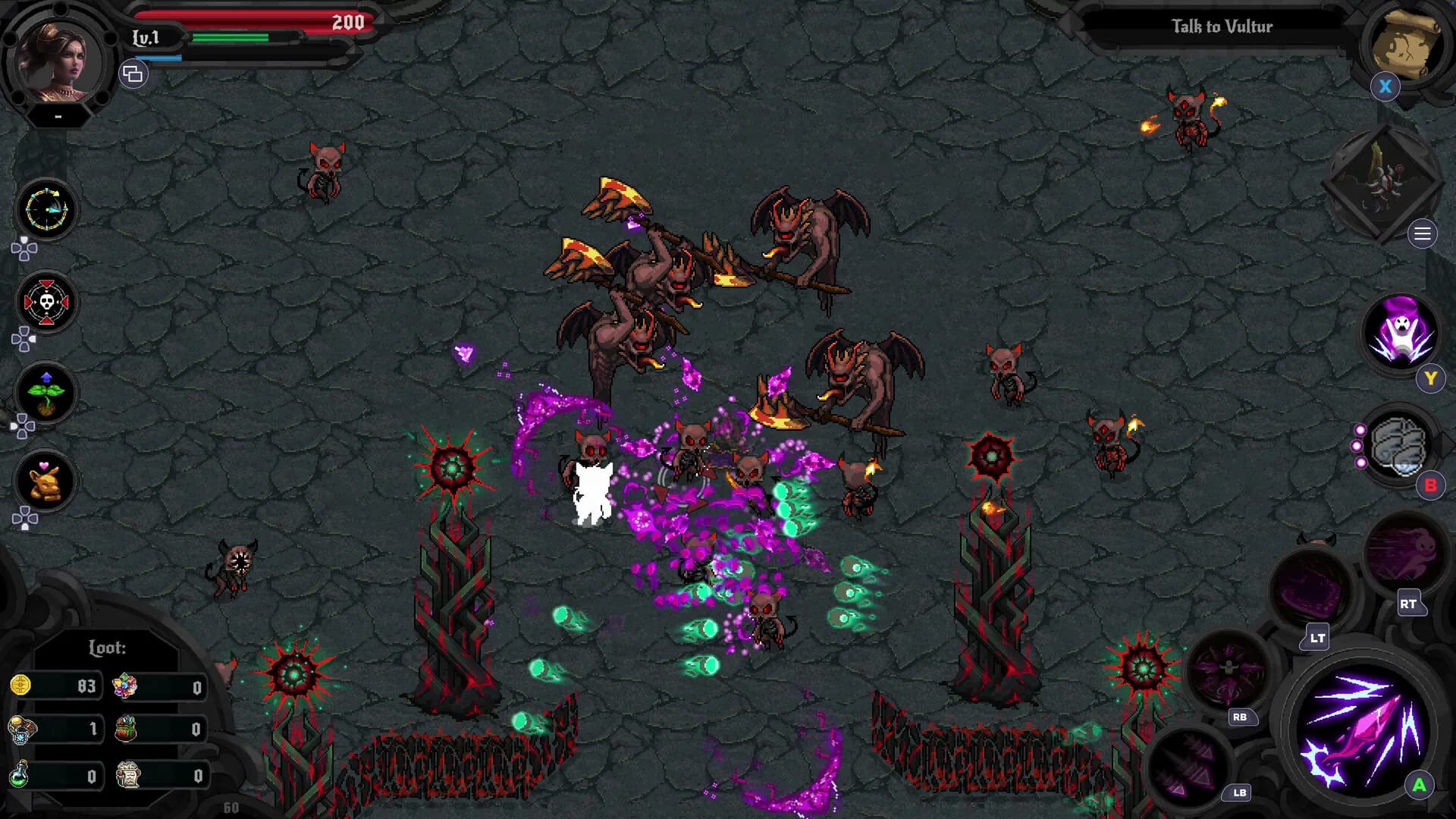This screenshot has height=819, width=1456.
Task: Activate the purple ghost ability
Action: click(x=1401, y=332)
